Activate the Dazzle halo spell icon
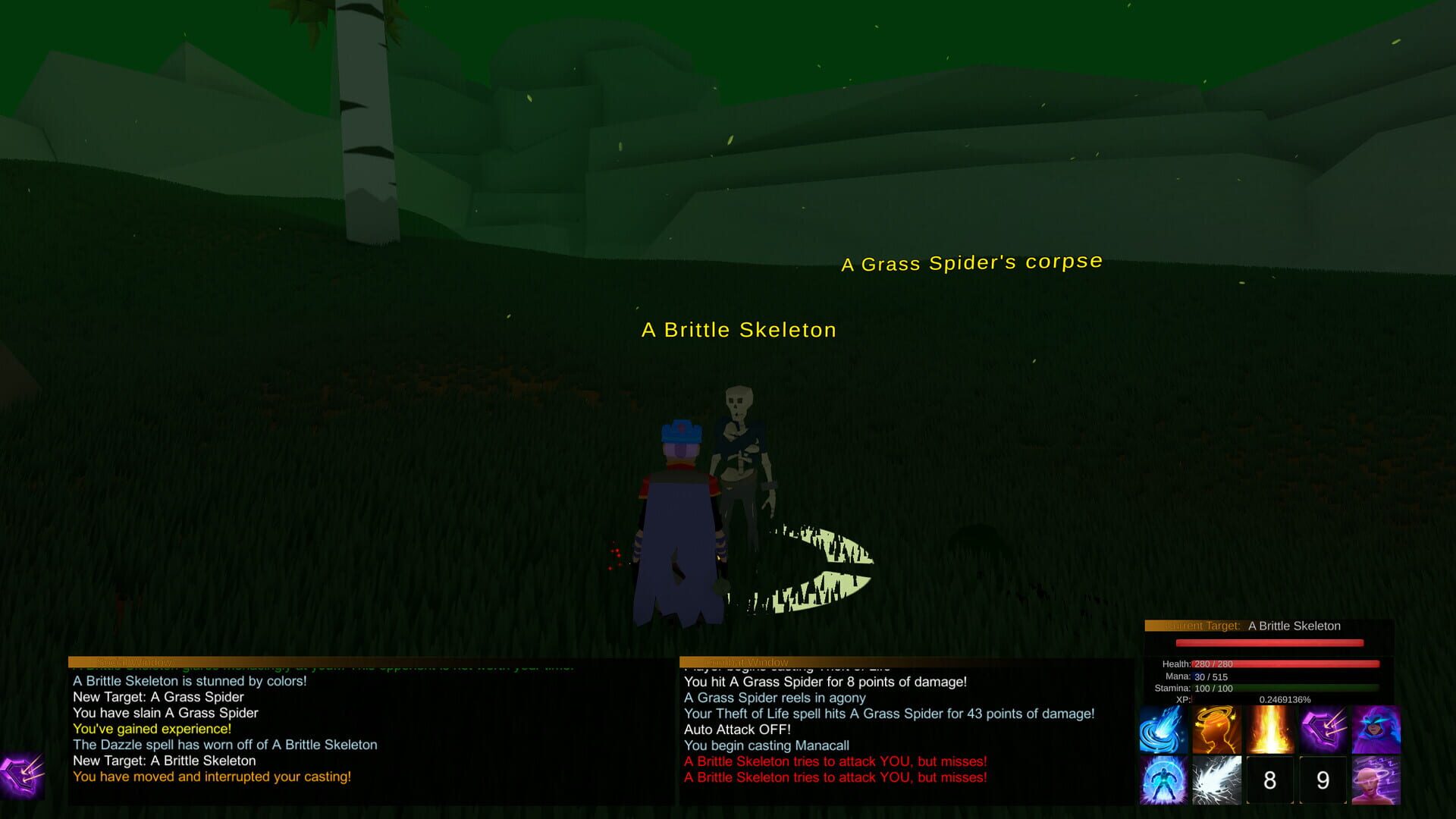1456x819 pixels. coord(1216,730)
